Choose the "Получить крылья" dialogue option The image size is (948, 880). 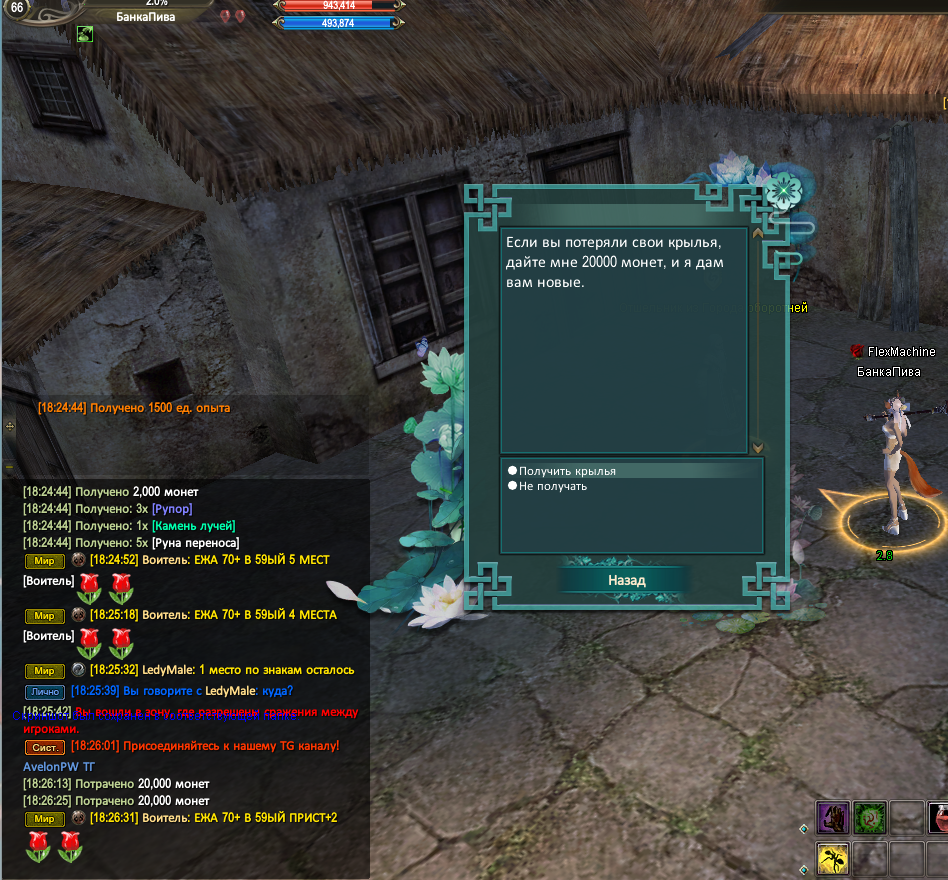click(x=567, y=471)
